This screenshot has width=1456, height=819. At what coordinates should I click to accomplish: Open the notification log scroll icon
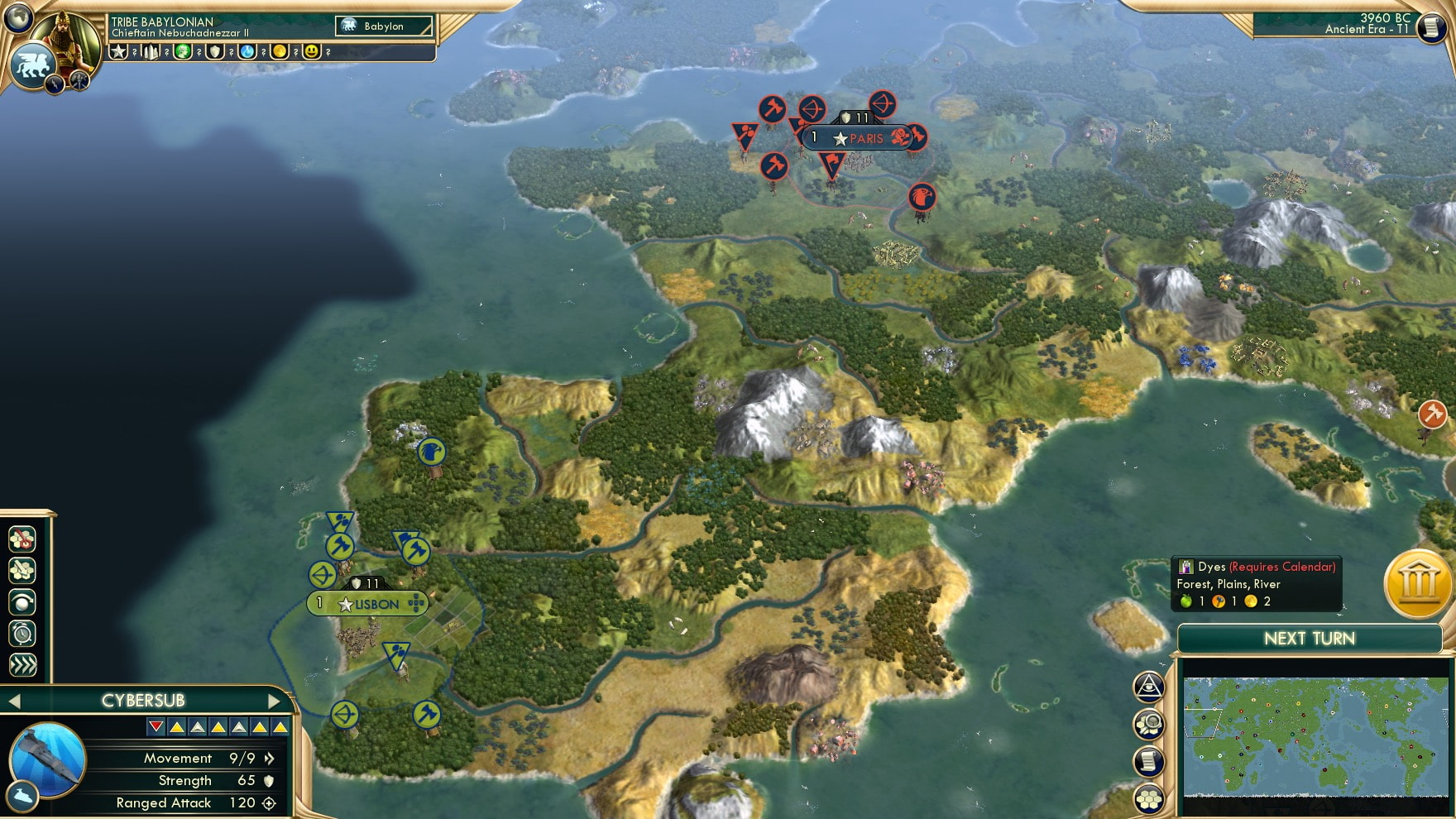(1149, 760)
